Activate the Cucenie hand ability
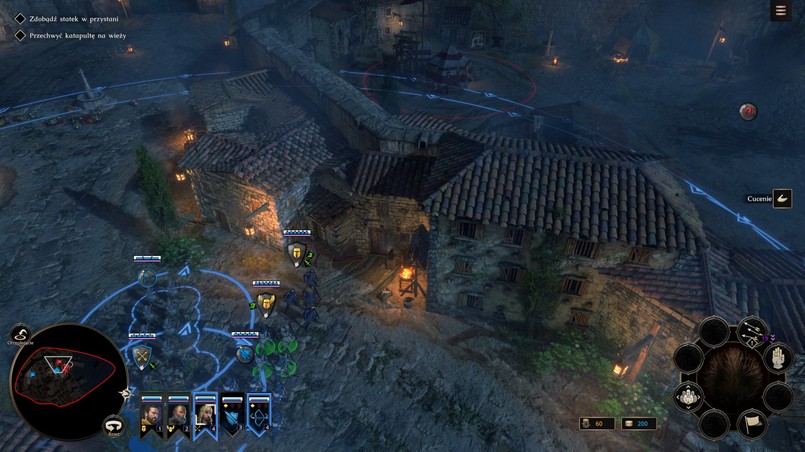This screenshot has height=452, width=805. (x=782, y=199)
